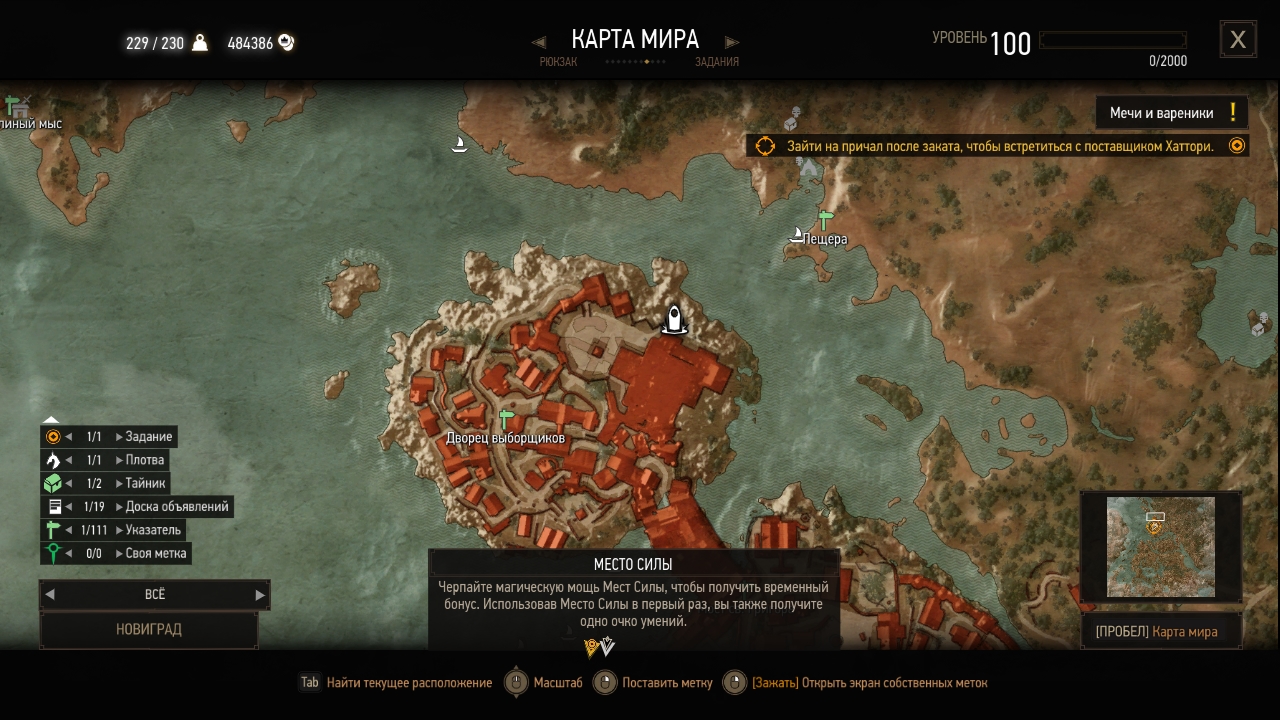Image resolution: width=1280 pixels, height=720 pixels.
Task: Open the Новиград region button
Action: [x=149, y=630]
